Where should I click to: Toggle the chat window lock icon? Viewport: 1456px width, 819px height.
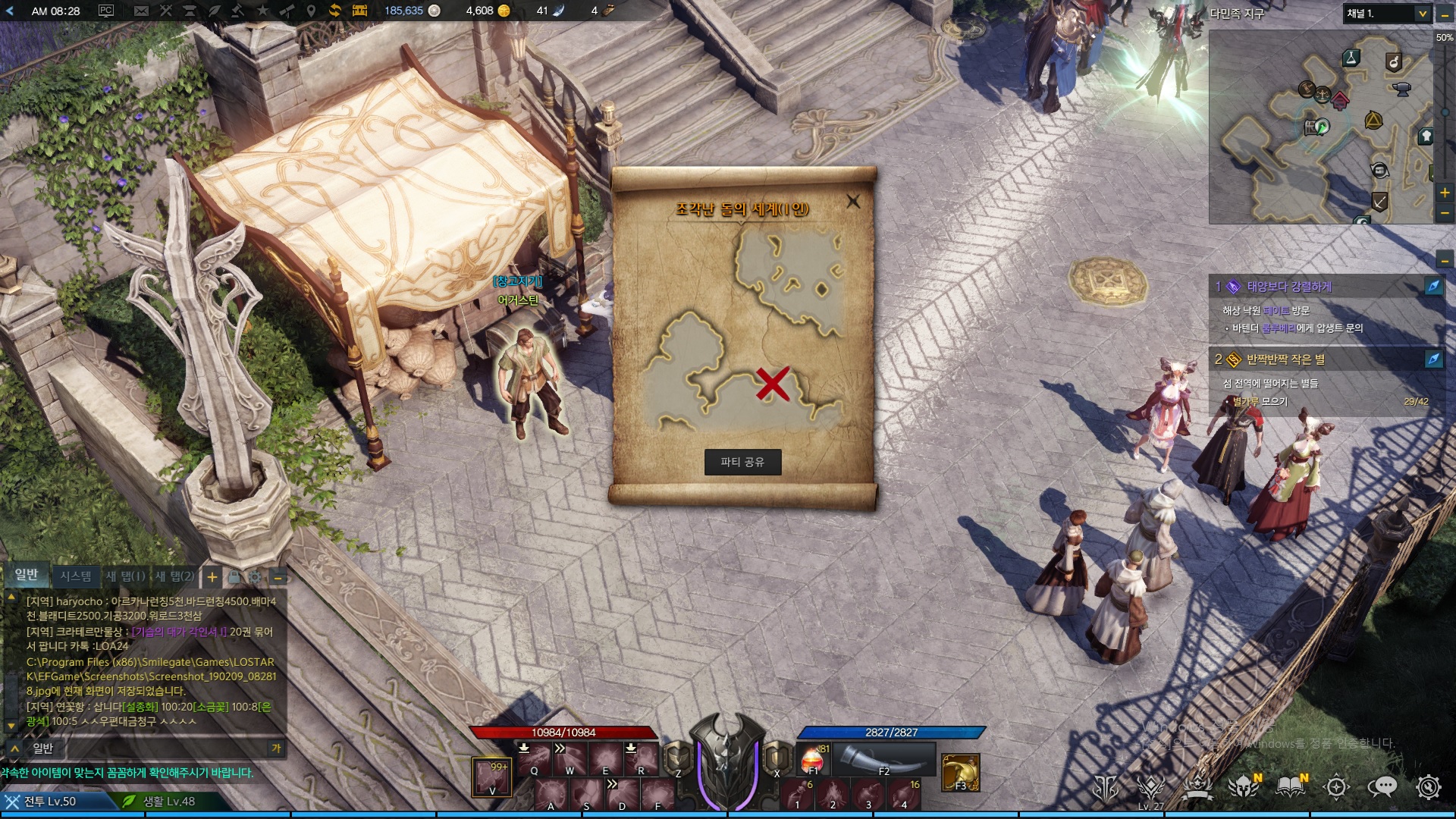point(234,577)
